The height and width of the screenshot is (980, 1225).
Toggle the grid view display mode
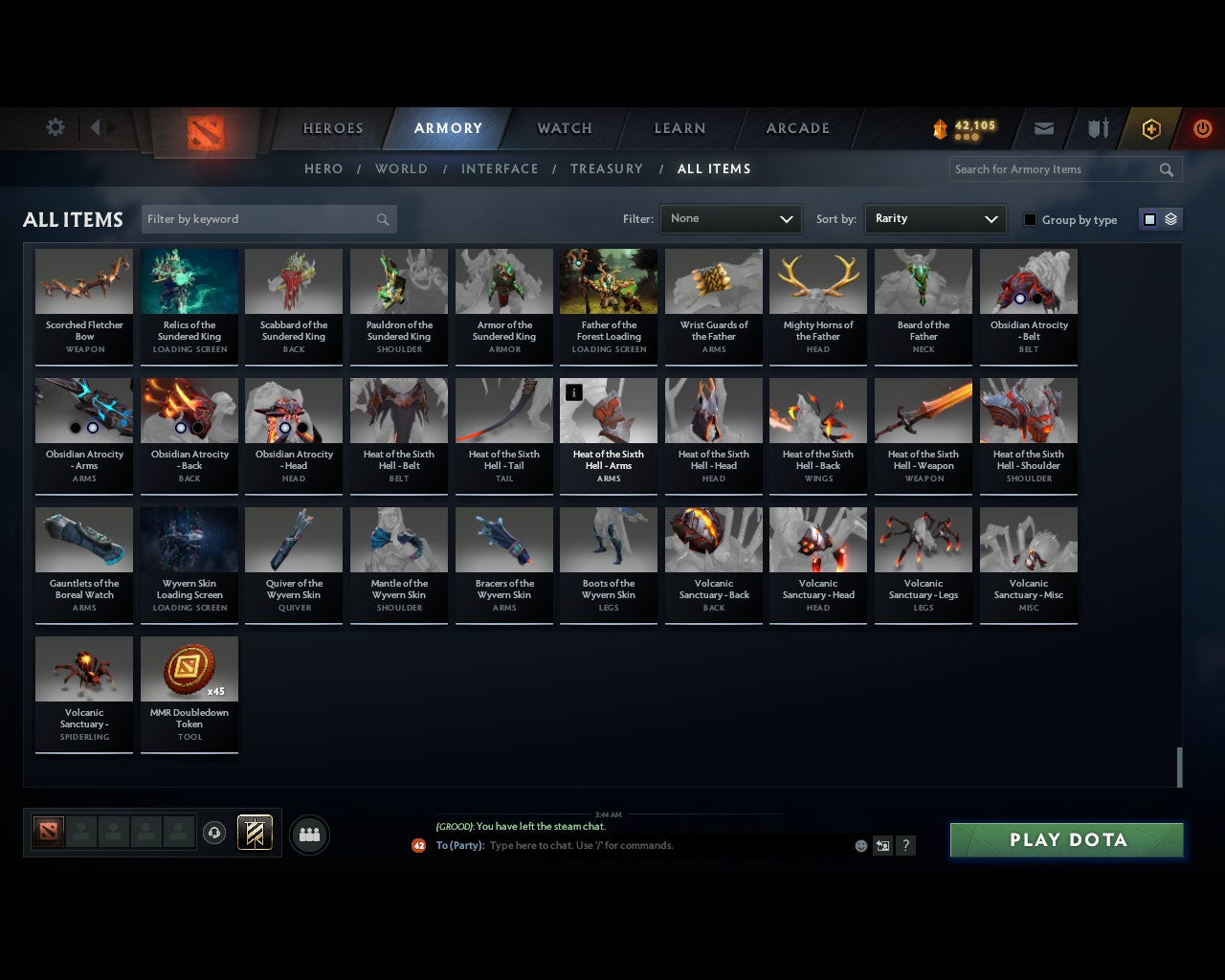pos(1149,218)
